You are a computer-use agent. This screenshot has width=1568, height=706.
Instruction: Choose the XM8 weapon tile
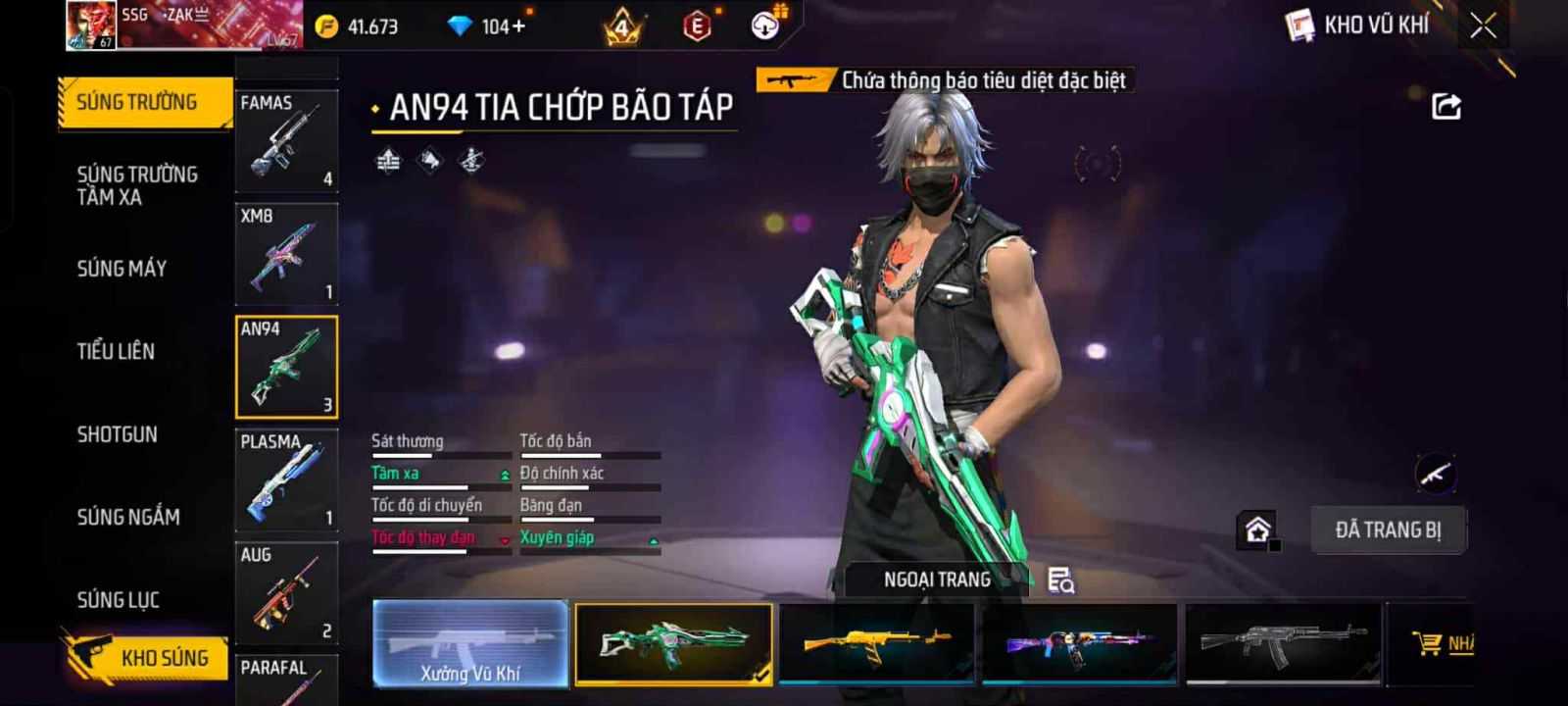[286, 254]
